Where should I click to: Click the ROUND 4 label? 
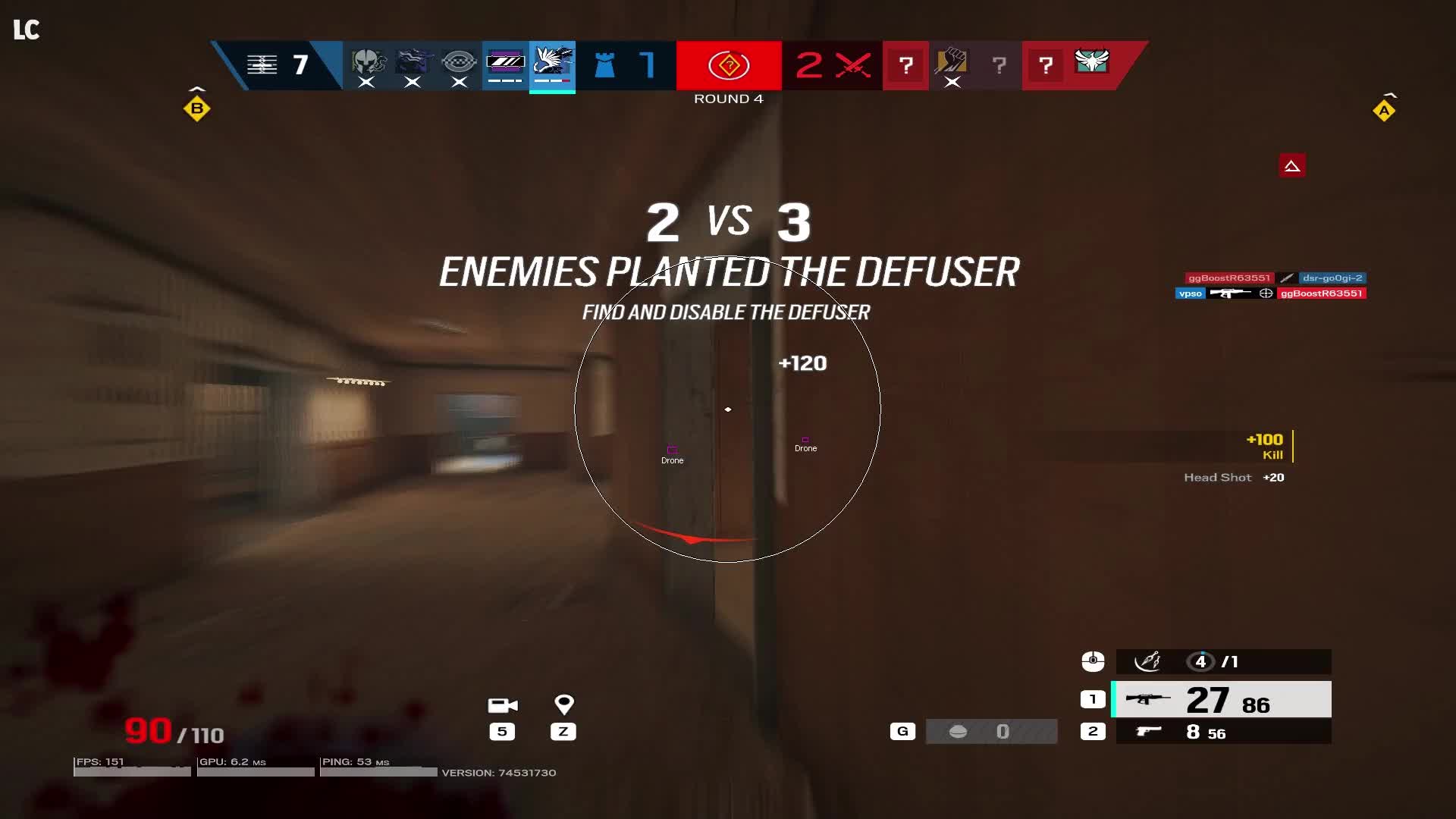[727, 98]
